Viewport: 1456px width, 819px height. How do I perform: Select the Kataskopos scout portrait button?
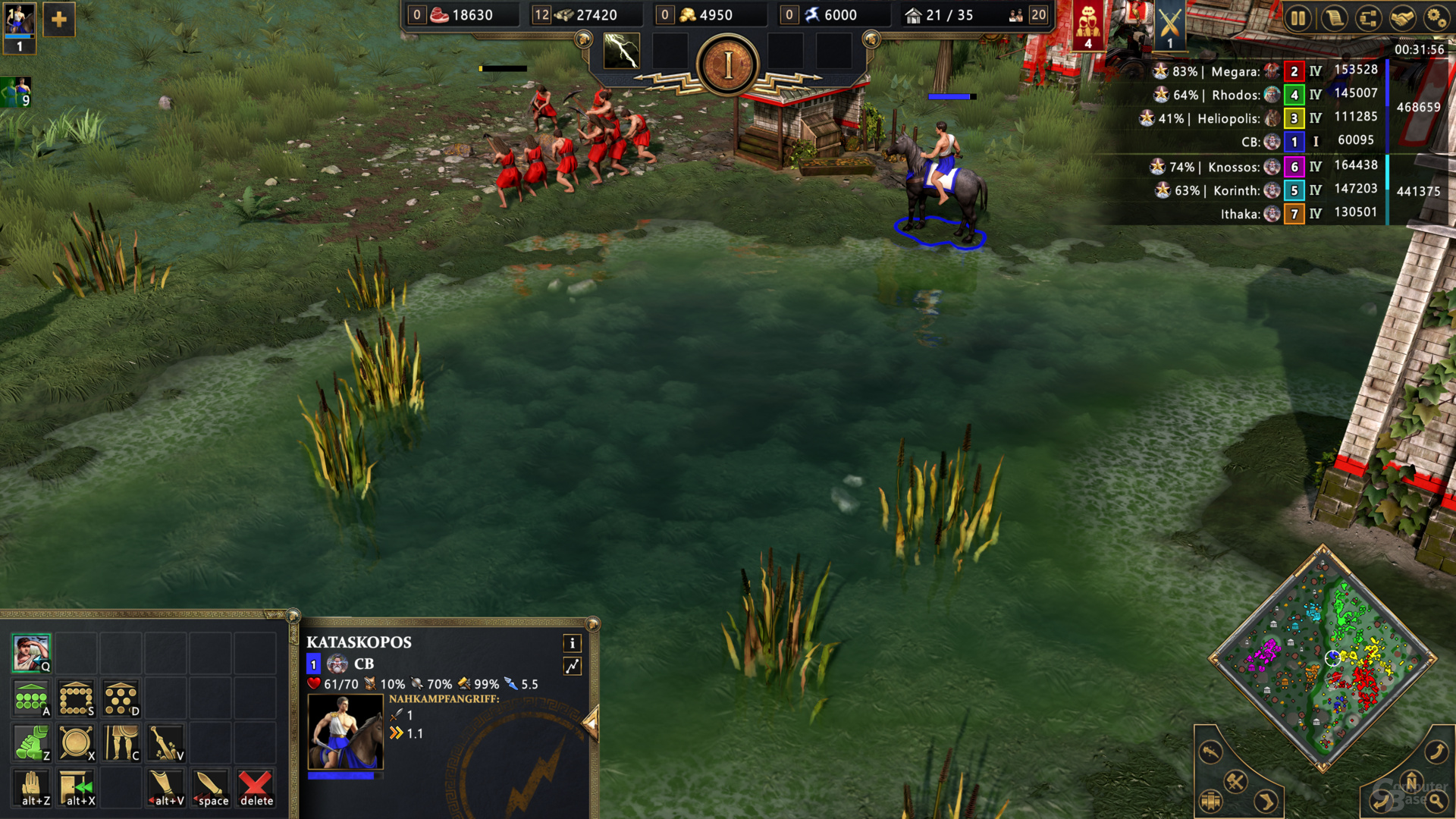tap(31, 654)
